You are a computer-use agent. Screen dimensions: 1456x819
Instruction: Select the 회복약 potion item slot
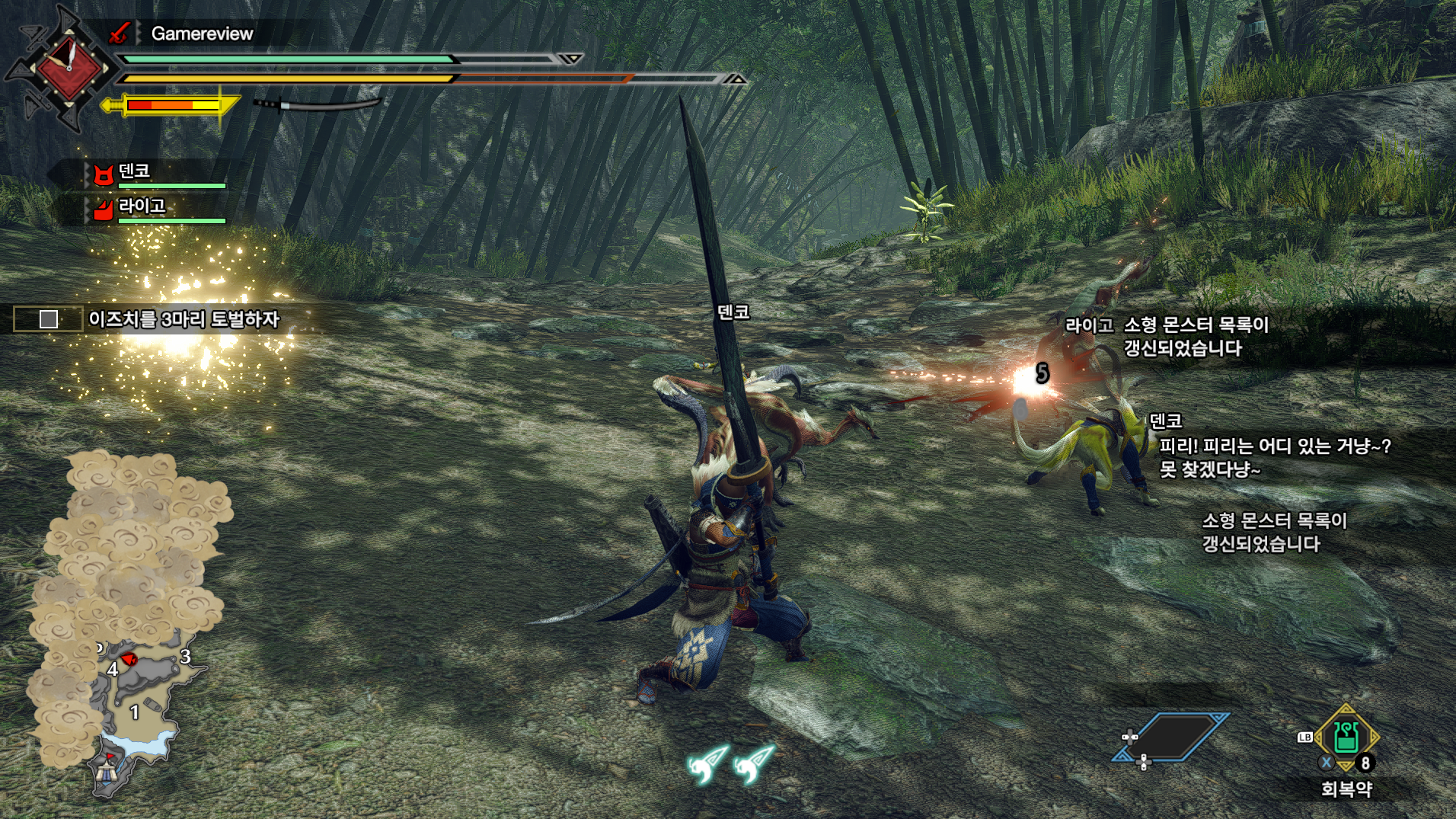pos(1346,737)
